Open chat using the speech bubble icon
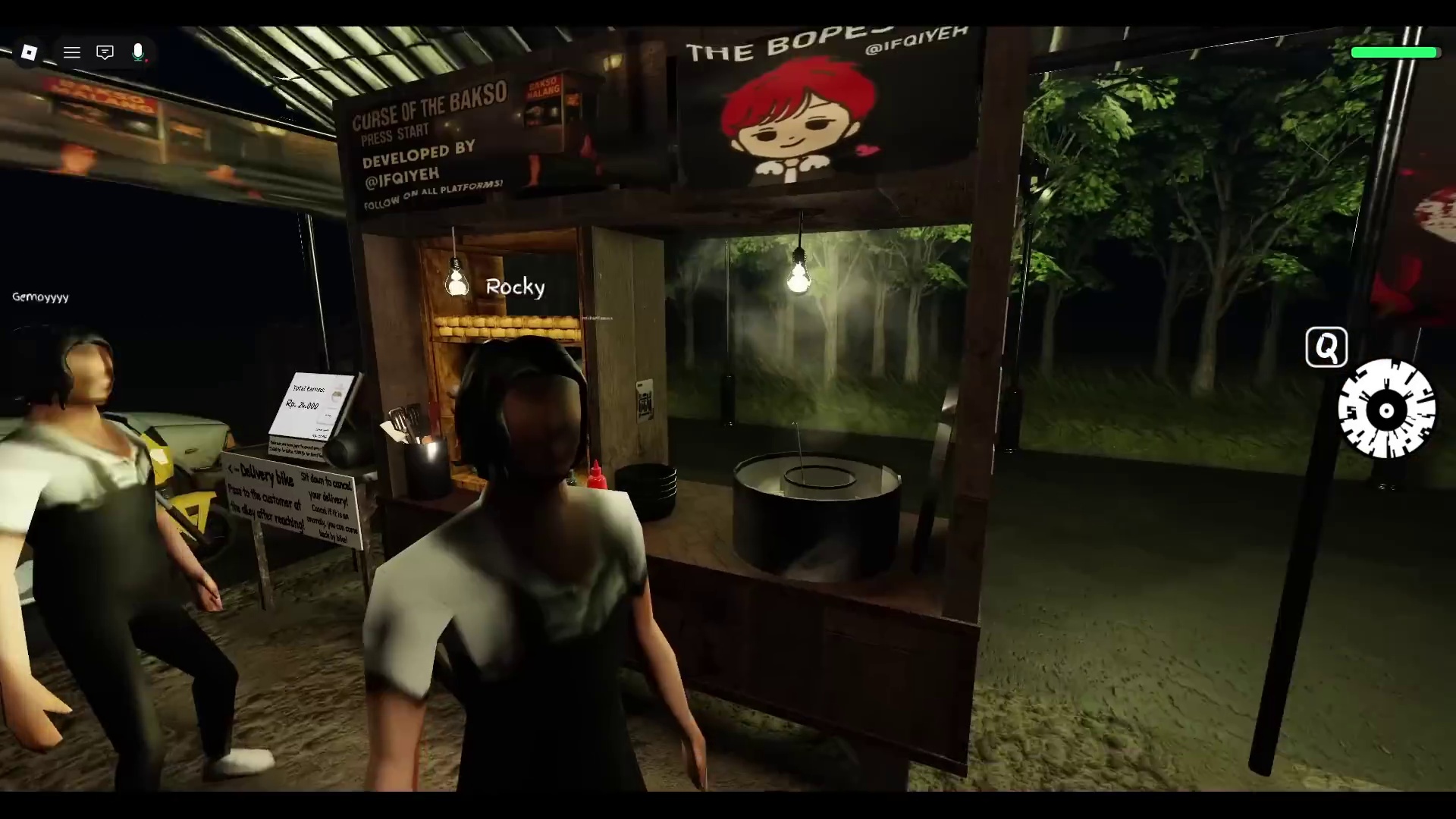The image size is (1456, 819). coord(105,52)
